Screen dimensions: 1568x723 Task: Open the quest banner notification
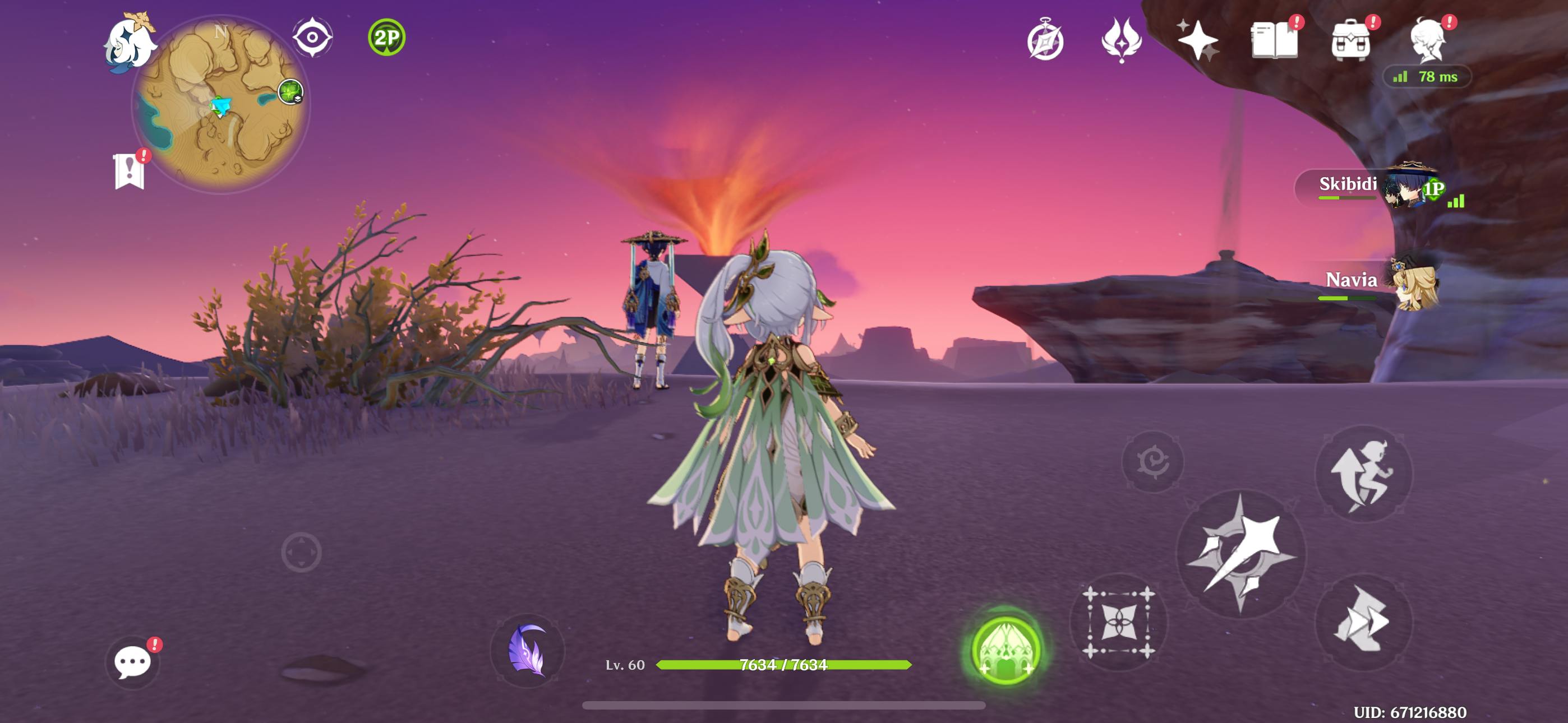[x=129, y=171]
